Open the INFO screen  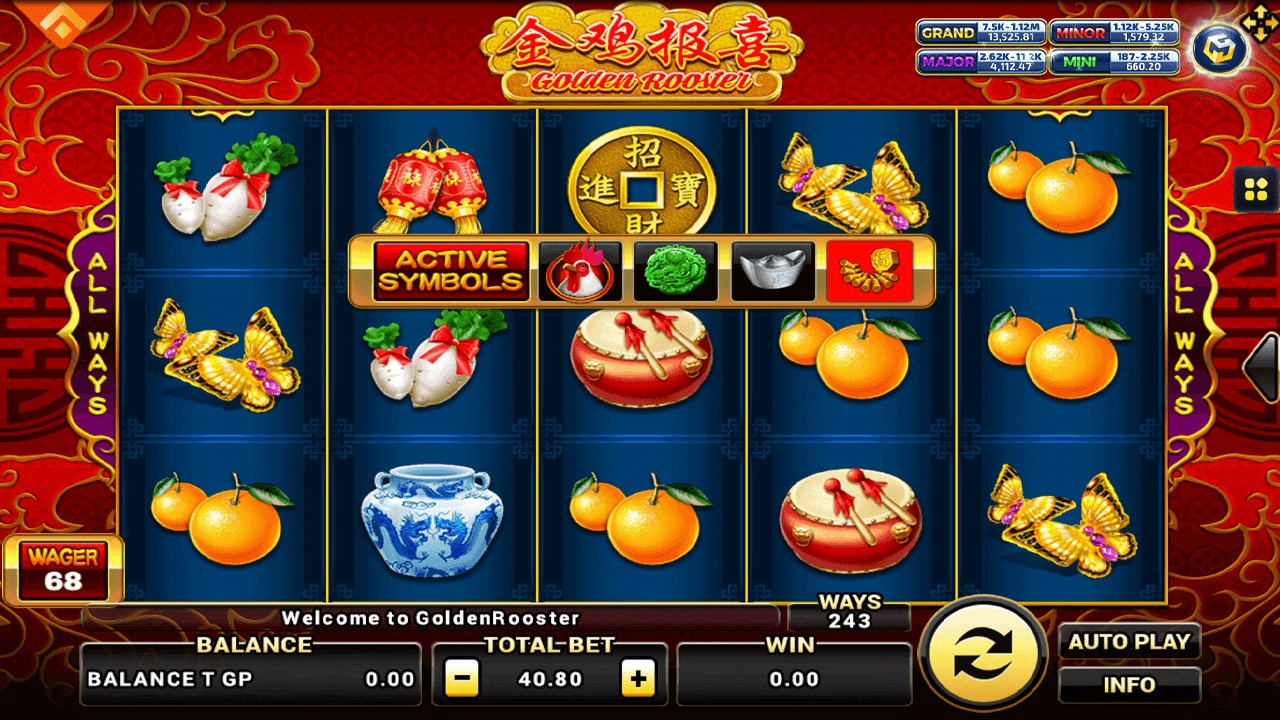click(x=1131, y=685)
